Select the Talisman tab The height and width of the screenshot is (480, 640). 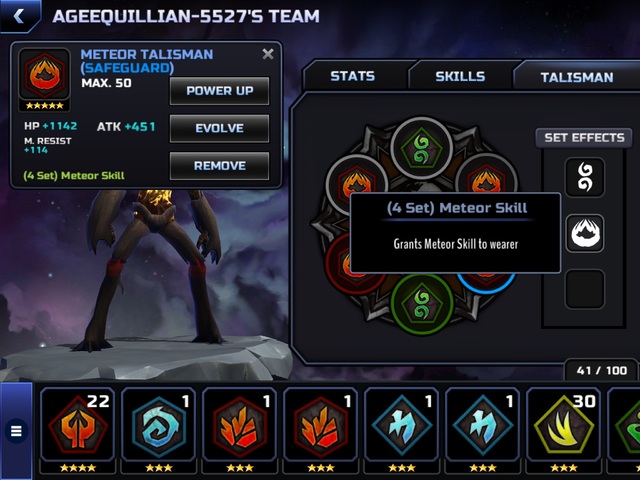coord(576,76)
